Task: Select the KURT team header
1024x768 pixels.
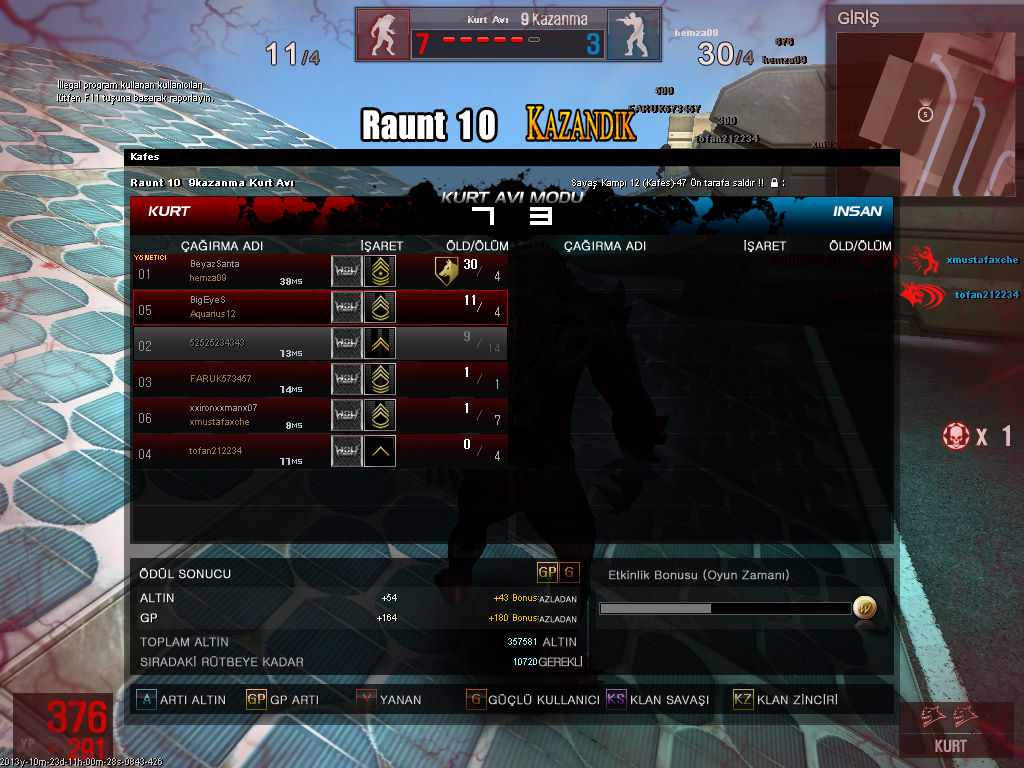Action: (x=169, y=212)
